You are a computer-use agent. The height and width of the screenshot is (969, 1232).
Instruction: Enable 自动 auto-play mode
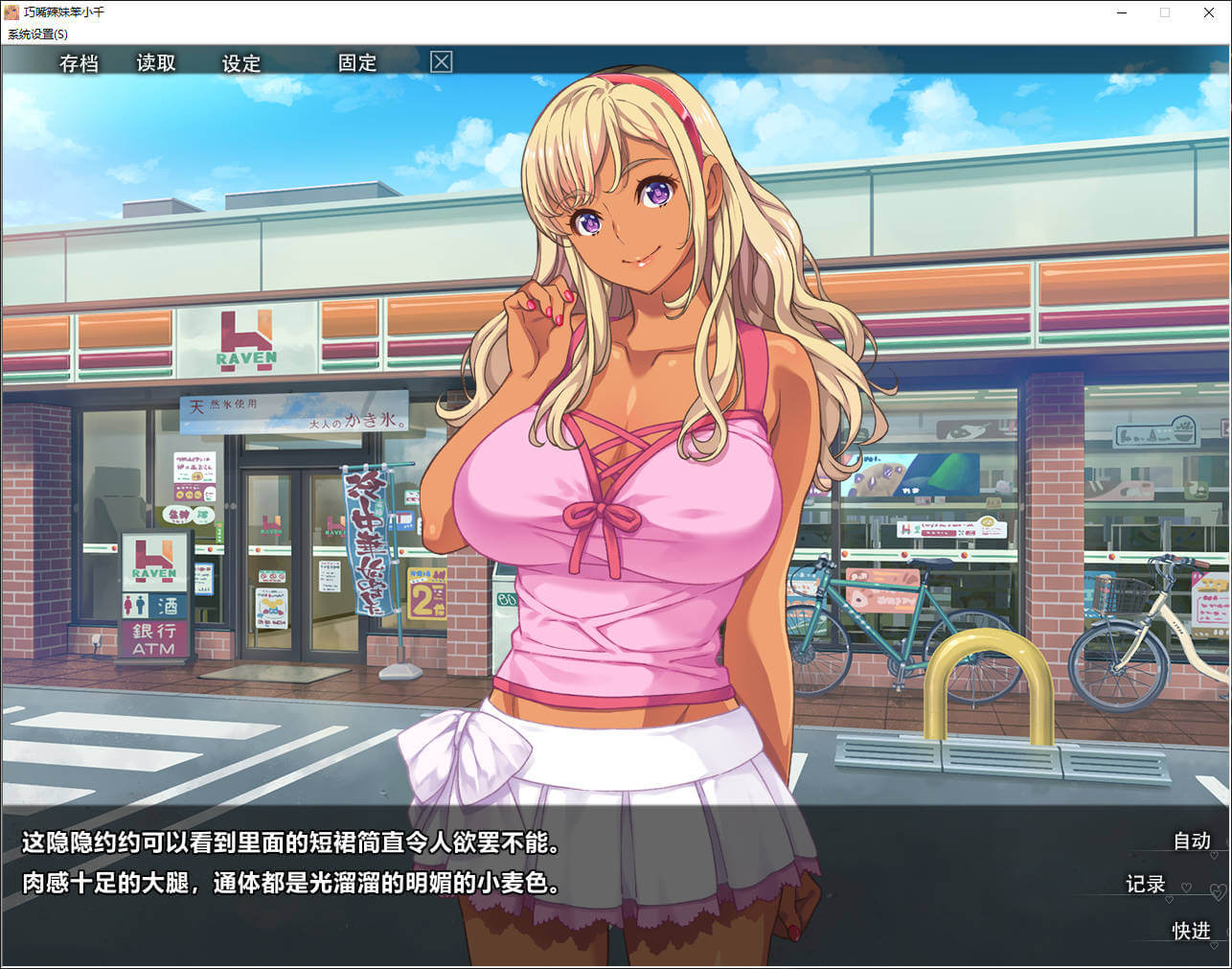point(1192,841)
